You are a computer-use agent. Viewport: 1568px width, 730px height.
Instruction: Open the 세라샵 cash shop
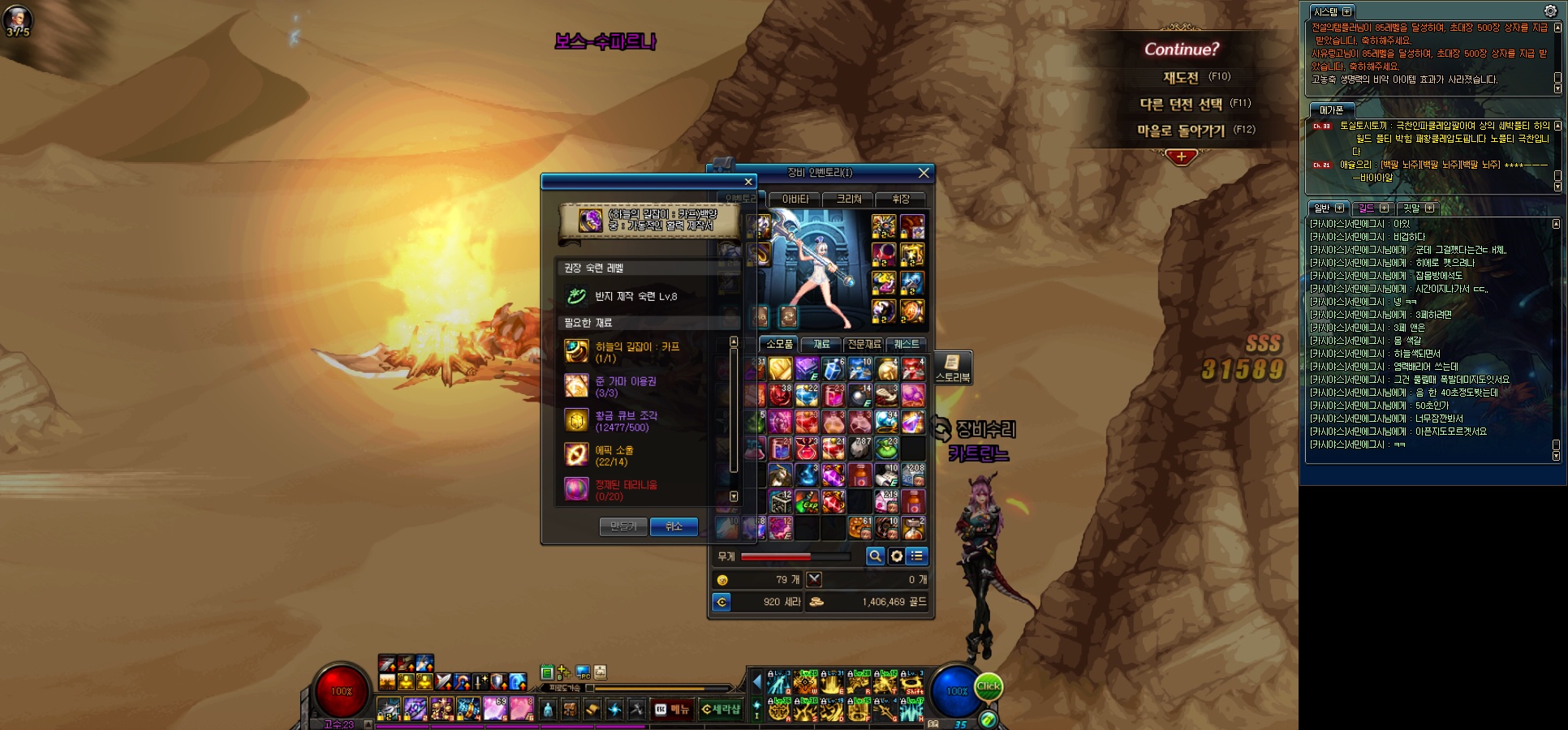pos(721,710)
